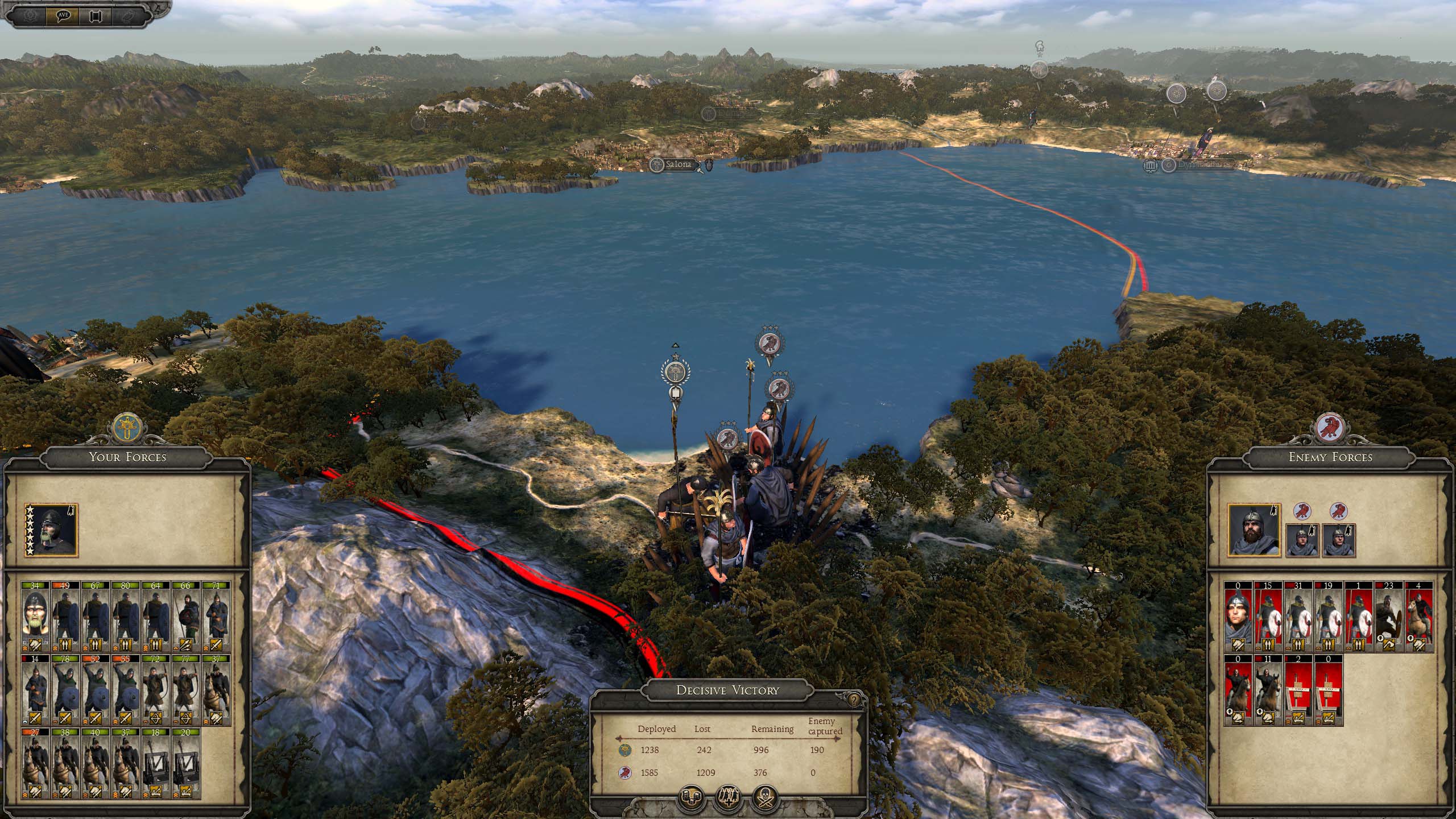Viewport: 1456px width, 819px height.
Task: Select the bearded general unit card with 34 men
Action: tap(36, 618)
